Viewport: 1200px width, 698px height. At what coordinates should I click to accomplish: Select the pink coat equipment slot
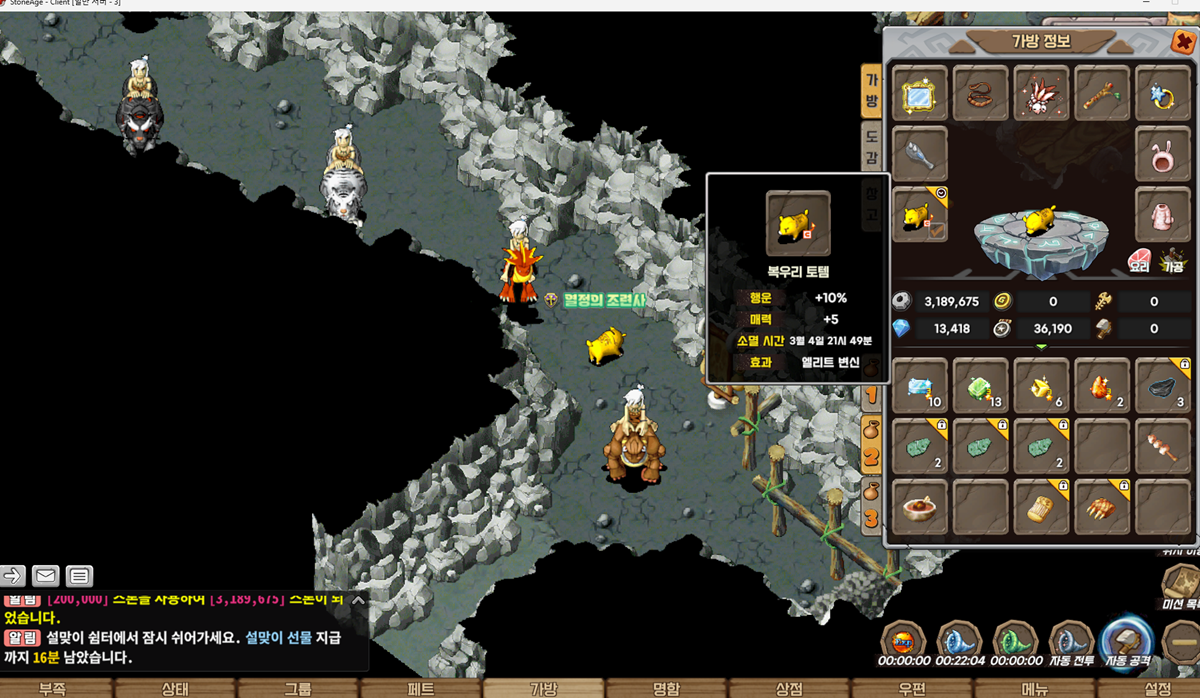coord(1163,215)
